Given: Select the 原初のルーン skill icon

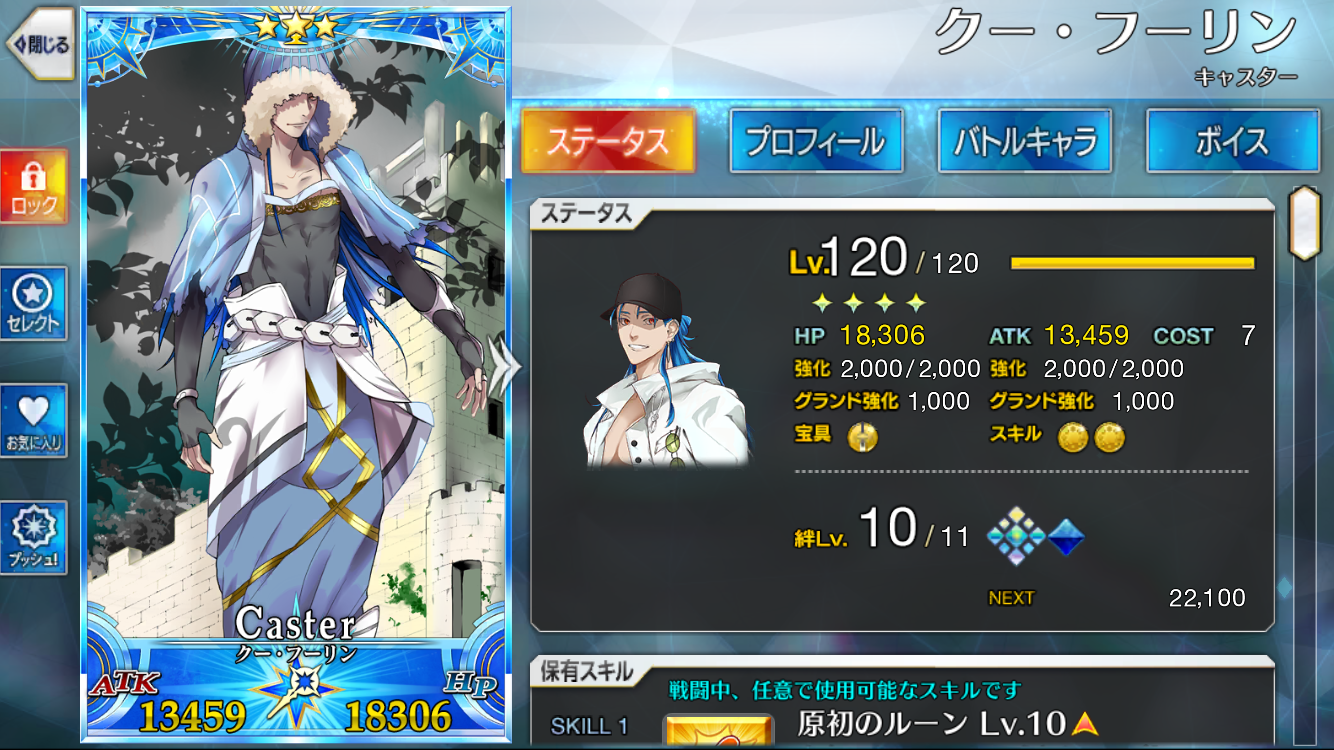Looking at the screenshot, I should point(720,732).
